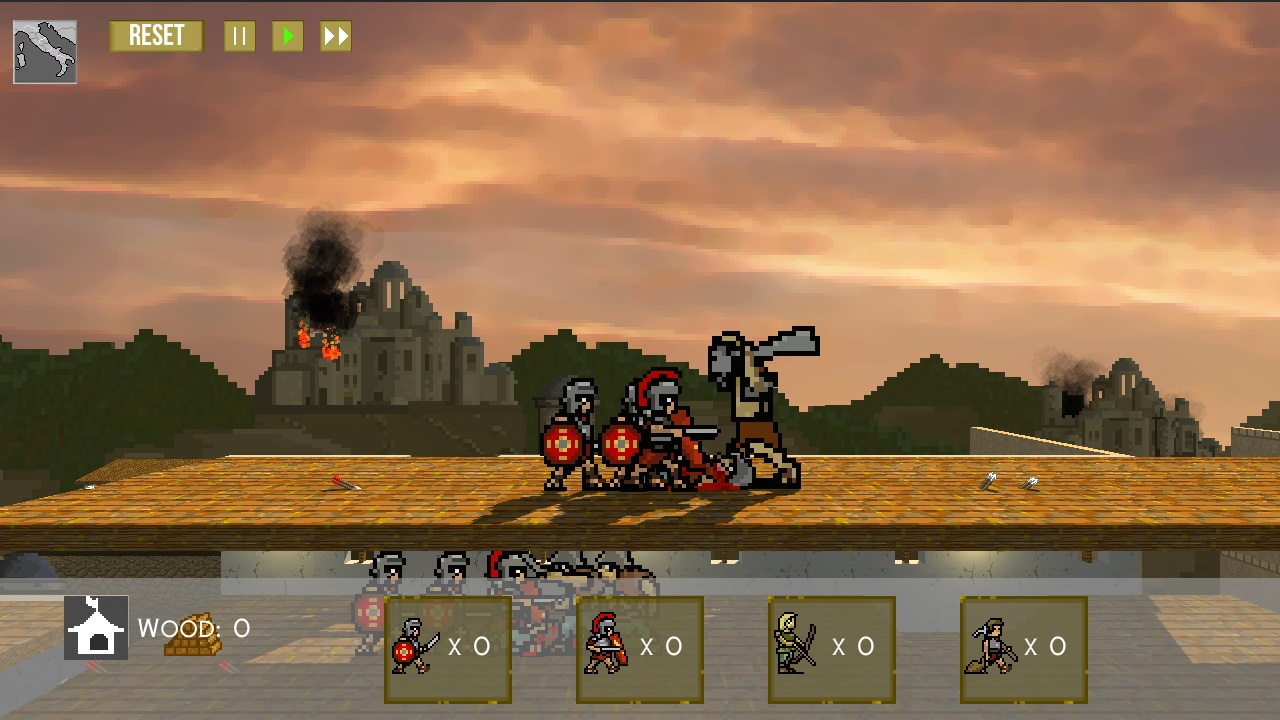Viewport: 1280px width, 720px height.
Task: Activate fast-forward speed
Action: point(336,37)
